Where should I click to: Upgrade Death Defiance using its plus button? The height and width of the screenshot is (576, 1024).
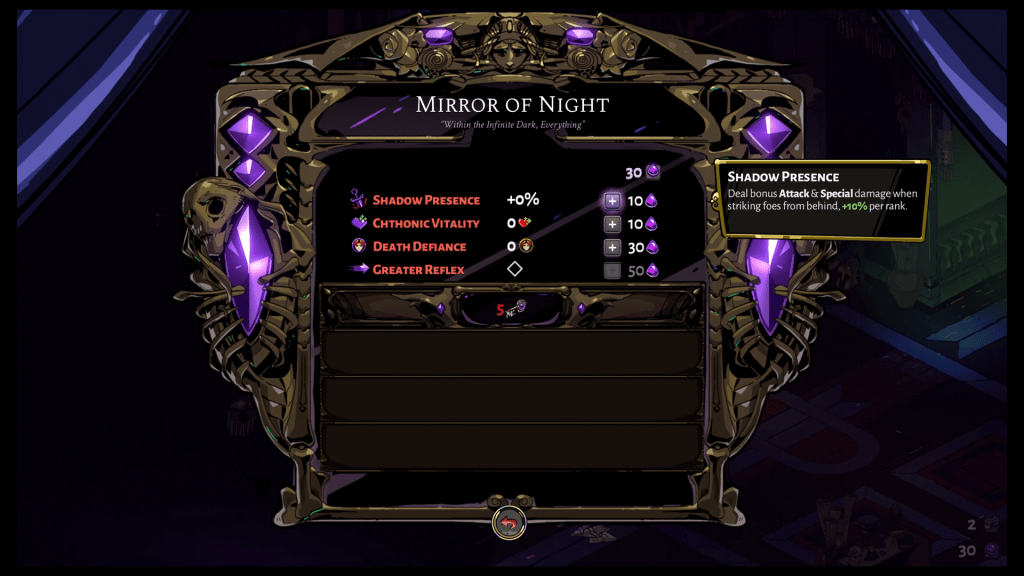(x=612, y=247)
